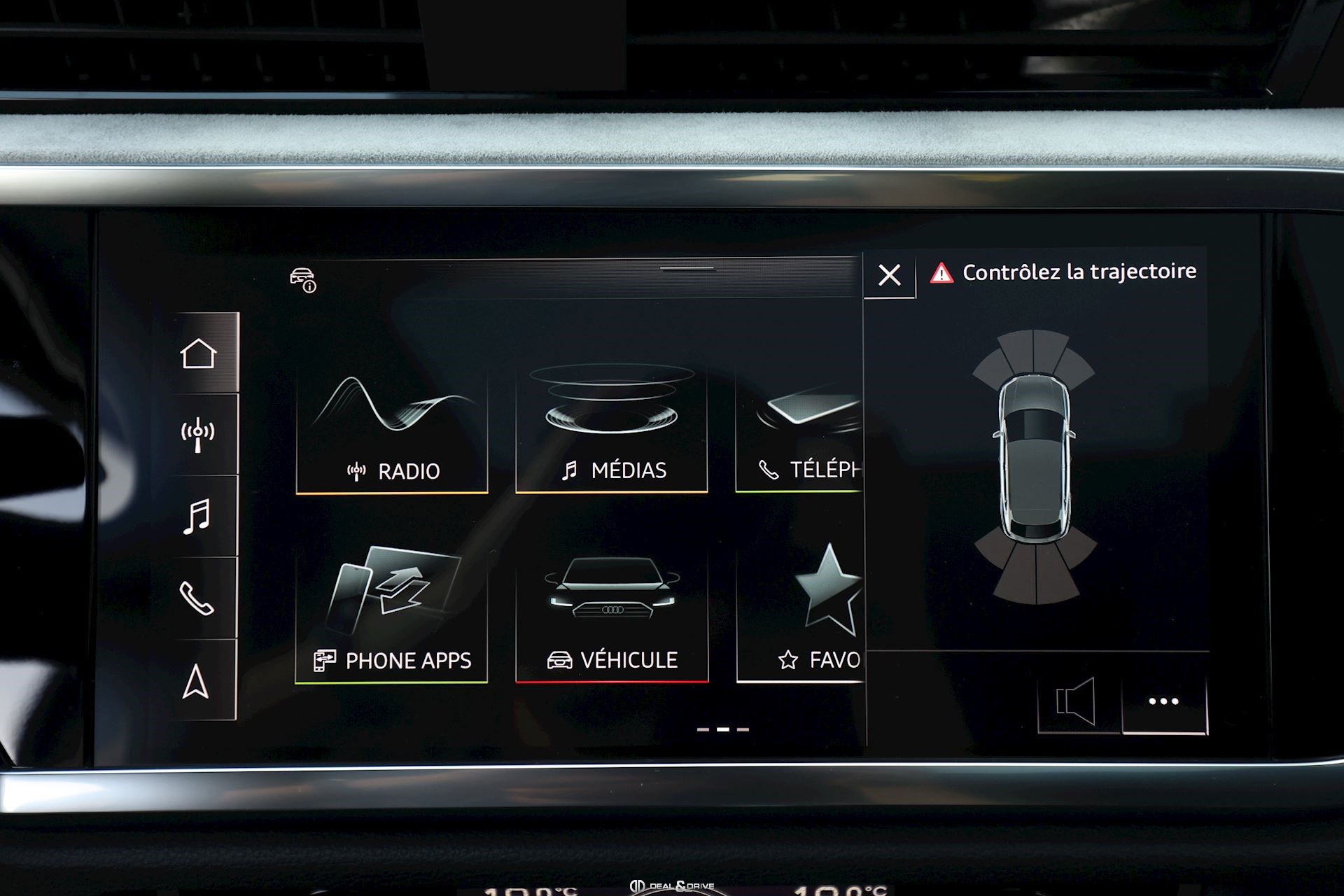Close the parking sensor panel

point(889,275)
